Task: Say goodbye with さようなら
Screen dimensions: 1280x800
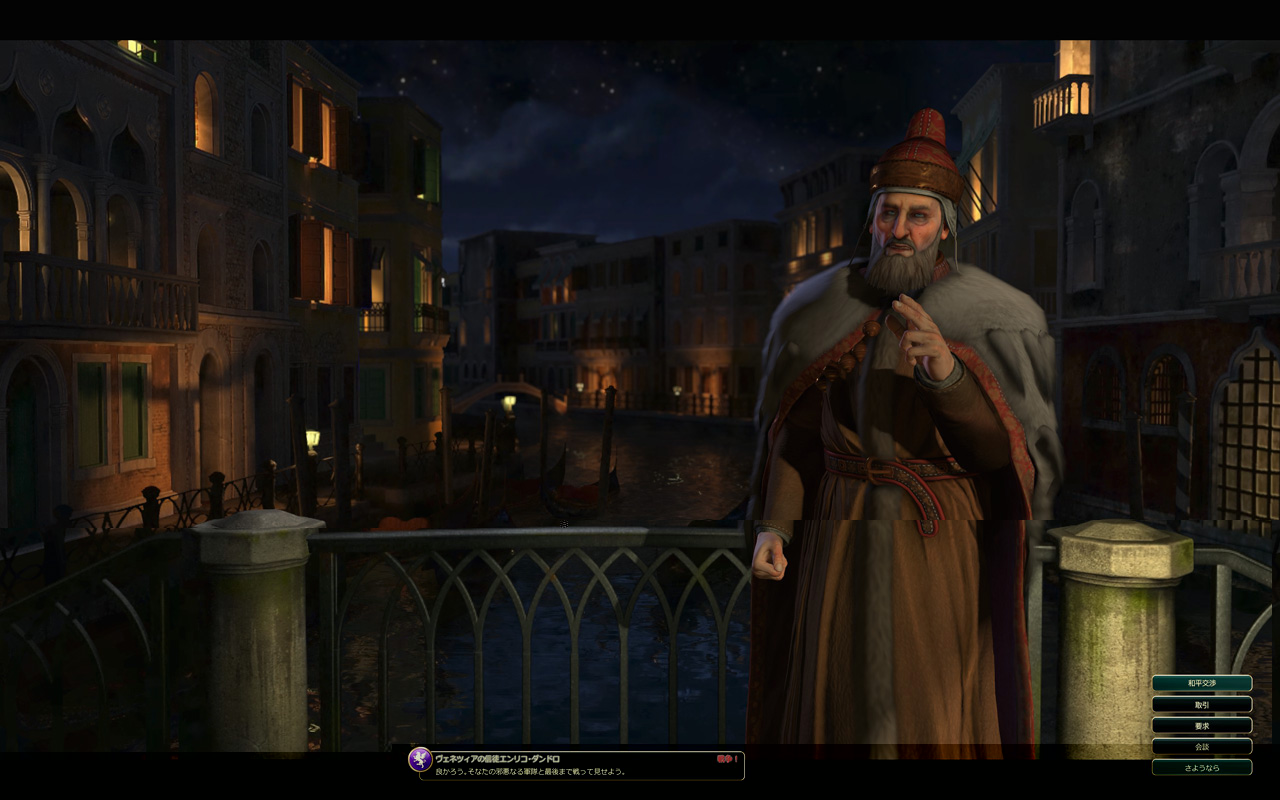Action: [1201, 767]
